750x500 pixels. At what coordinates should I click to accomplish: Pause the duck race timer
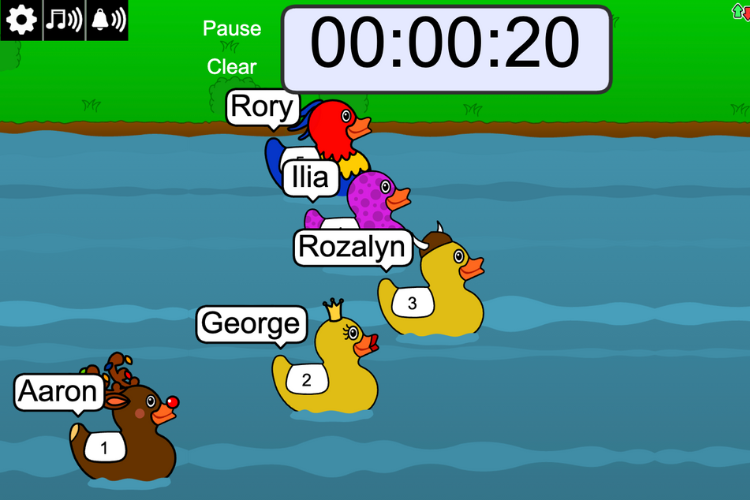[x=232, y=29]
